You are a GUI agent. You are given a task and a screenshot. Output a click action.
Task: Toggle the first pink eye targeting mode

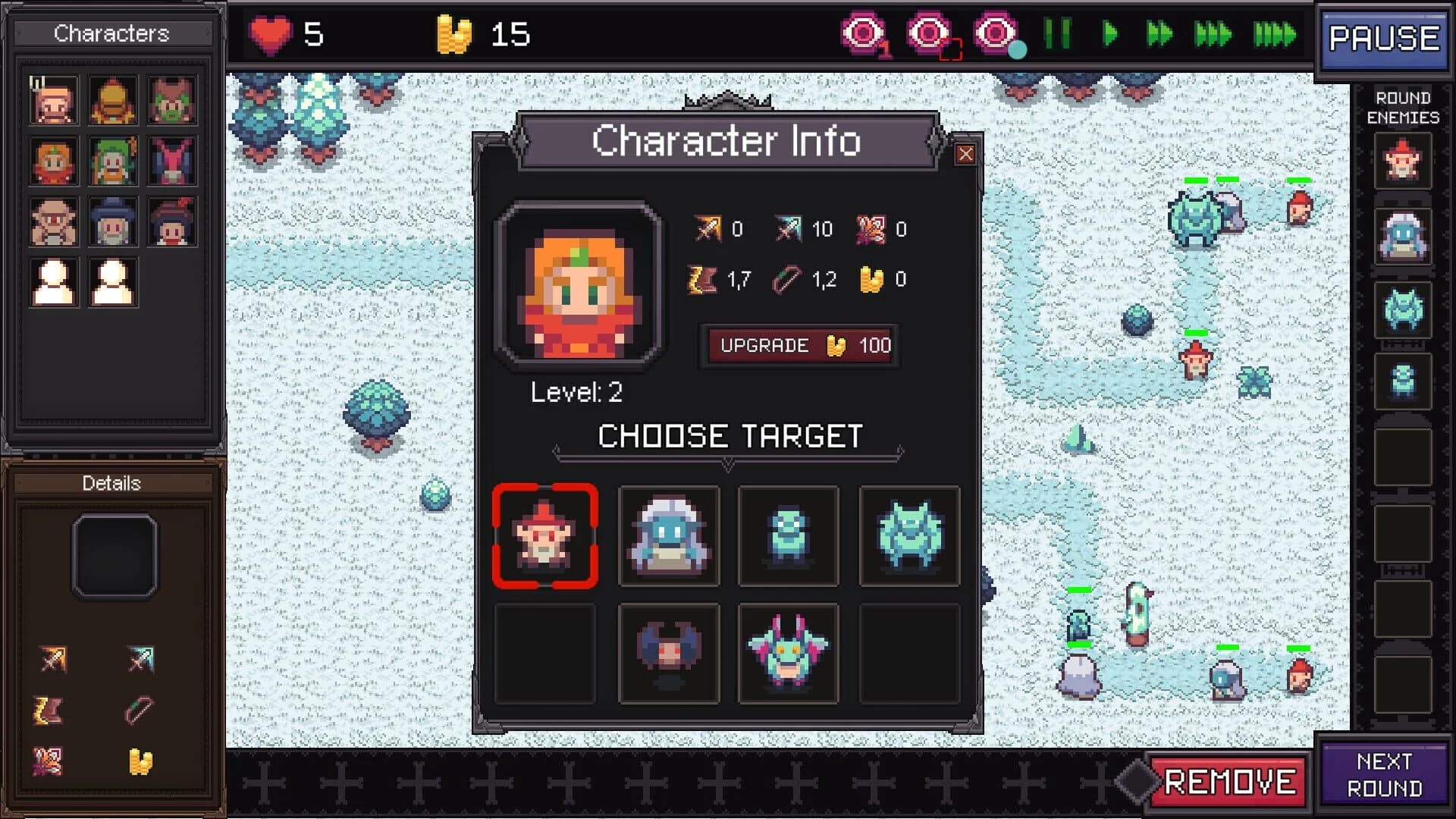pyautogui.click(x=864, y=33)
